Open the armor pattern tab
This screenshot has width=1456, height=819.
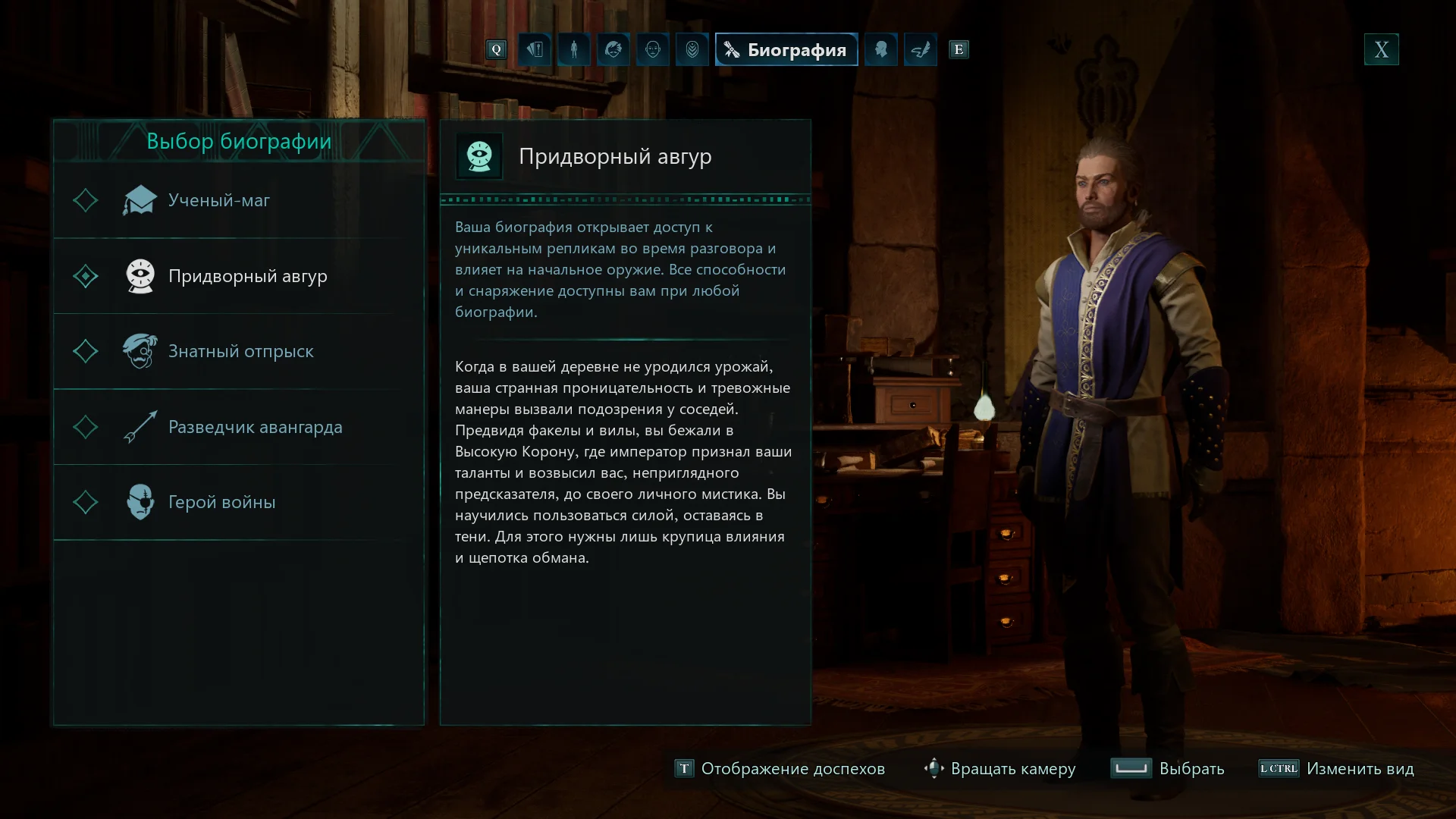click(692, 49)
